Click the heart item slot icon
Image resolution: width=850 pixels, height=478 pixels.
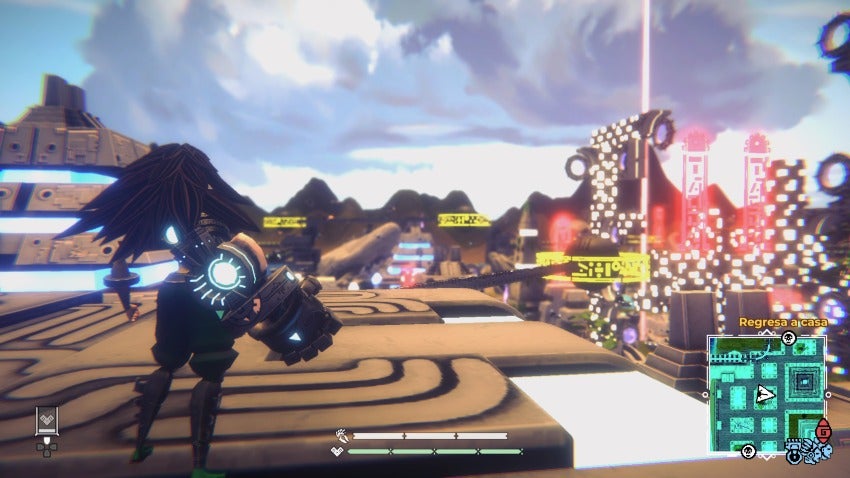(46, 419)
